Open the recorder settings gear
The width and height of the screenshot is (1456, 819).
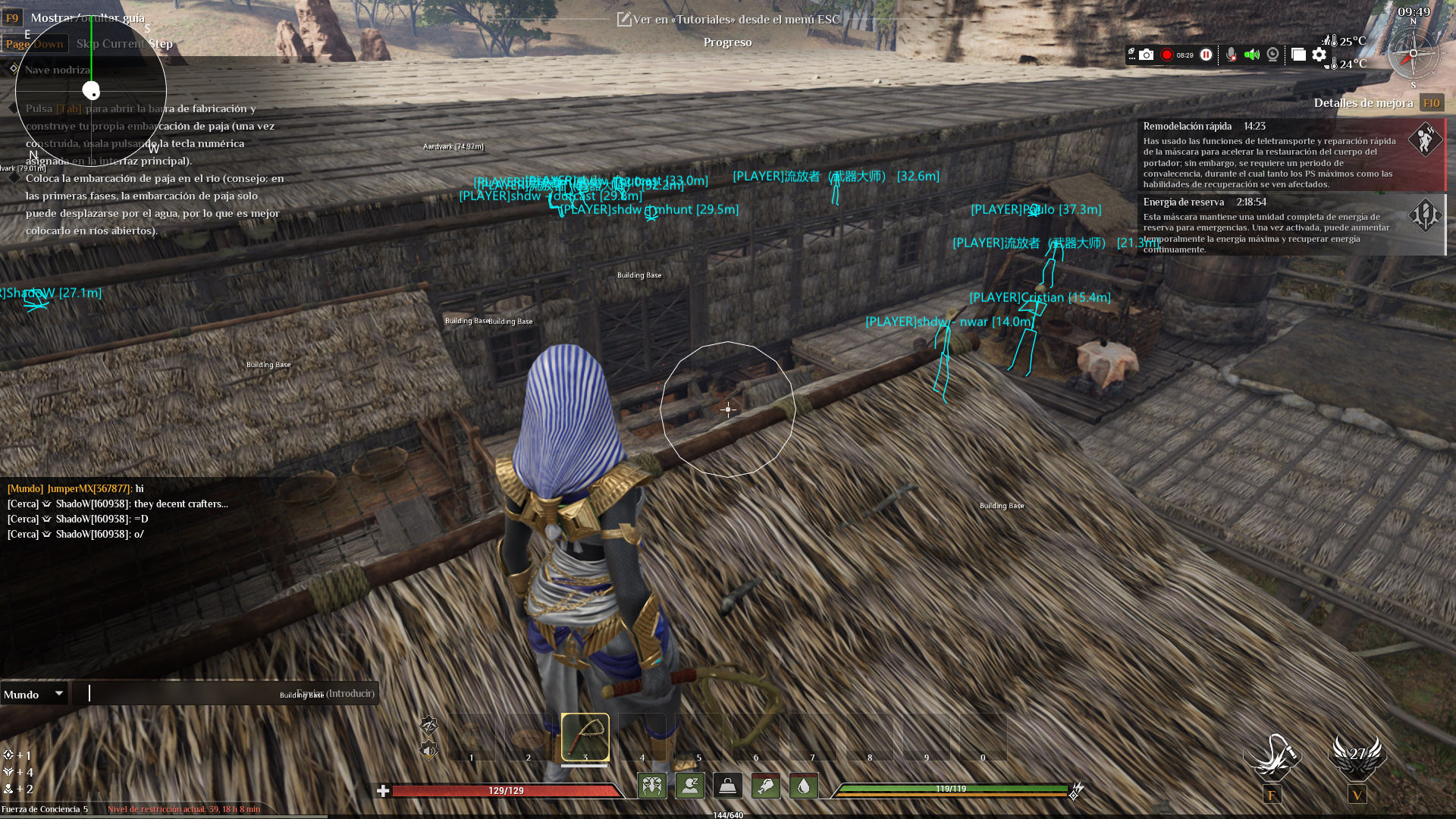[x=1319, y=55]
